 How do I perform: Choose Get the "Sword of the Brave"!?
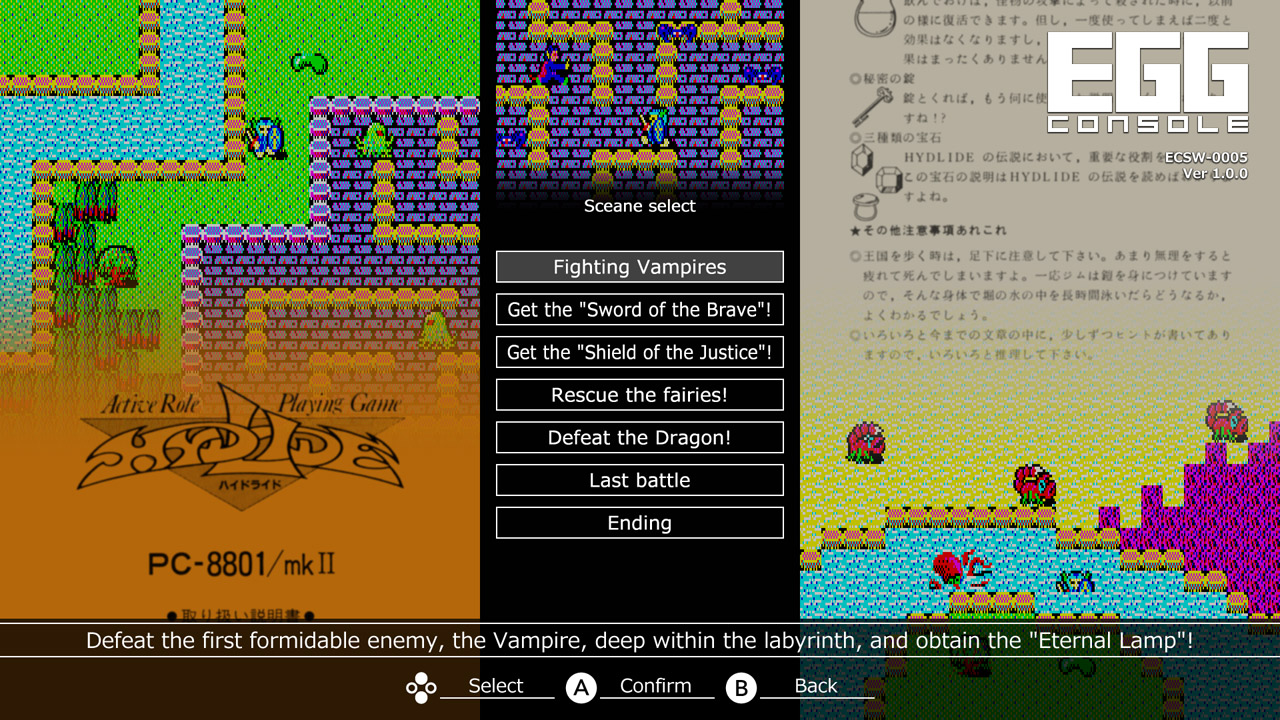pos(639,309)
